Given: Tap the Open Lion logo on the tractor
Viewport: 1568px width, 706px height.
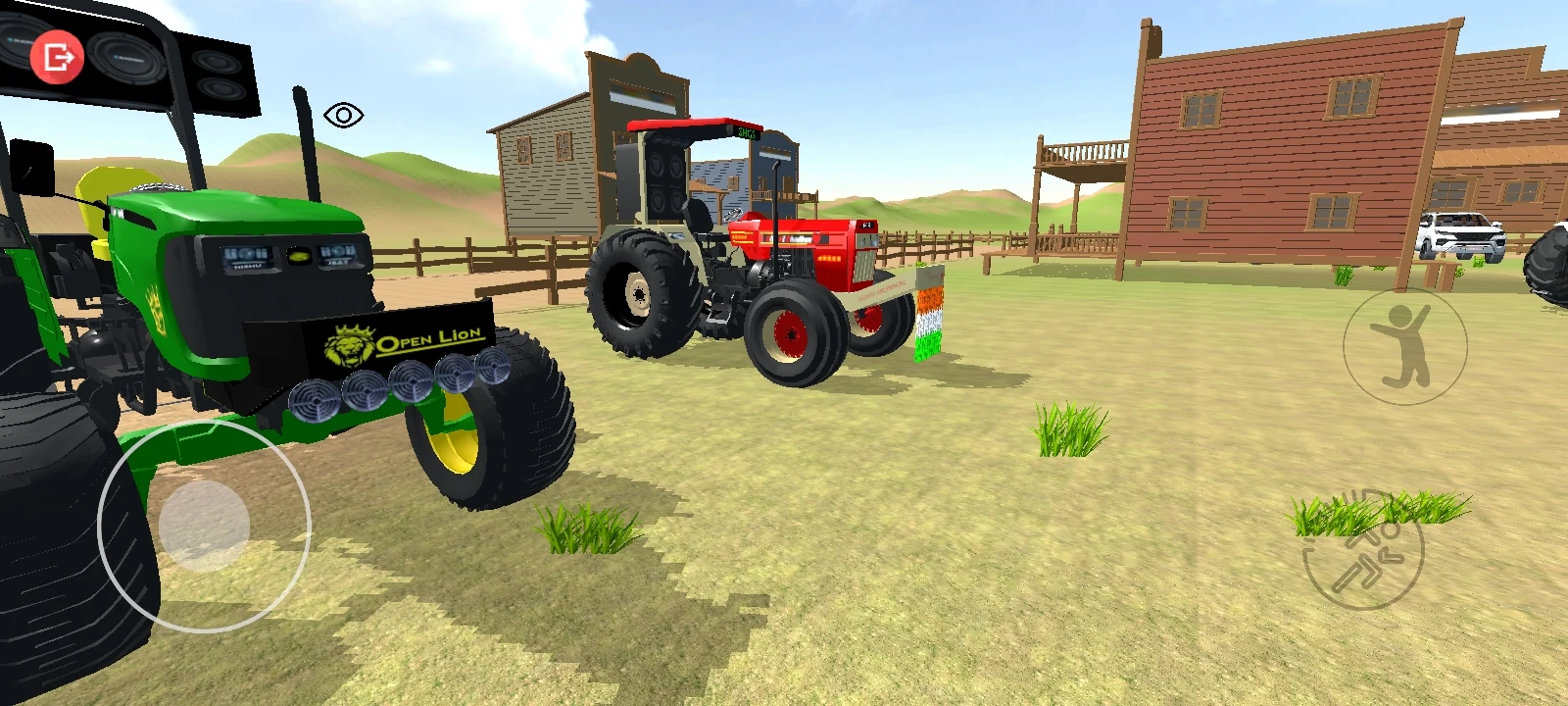Looking at the screenshot, I should click(402, 340).
